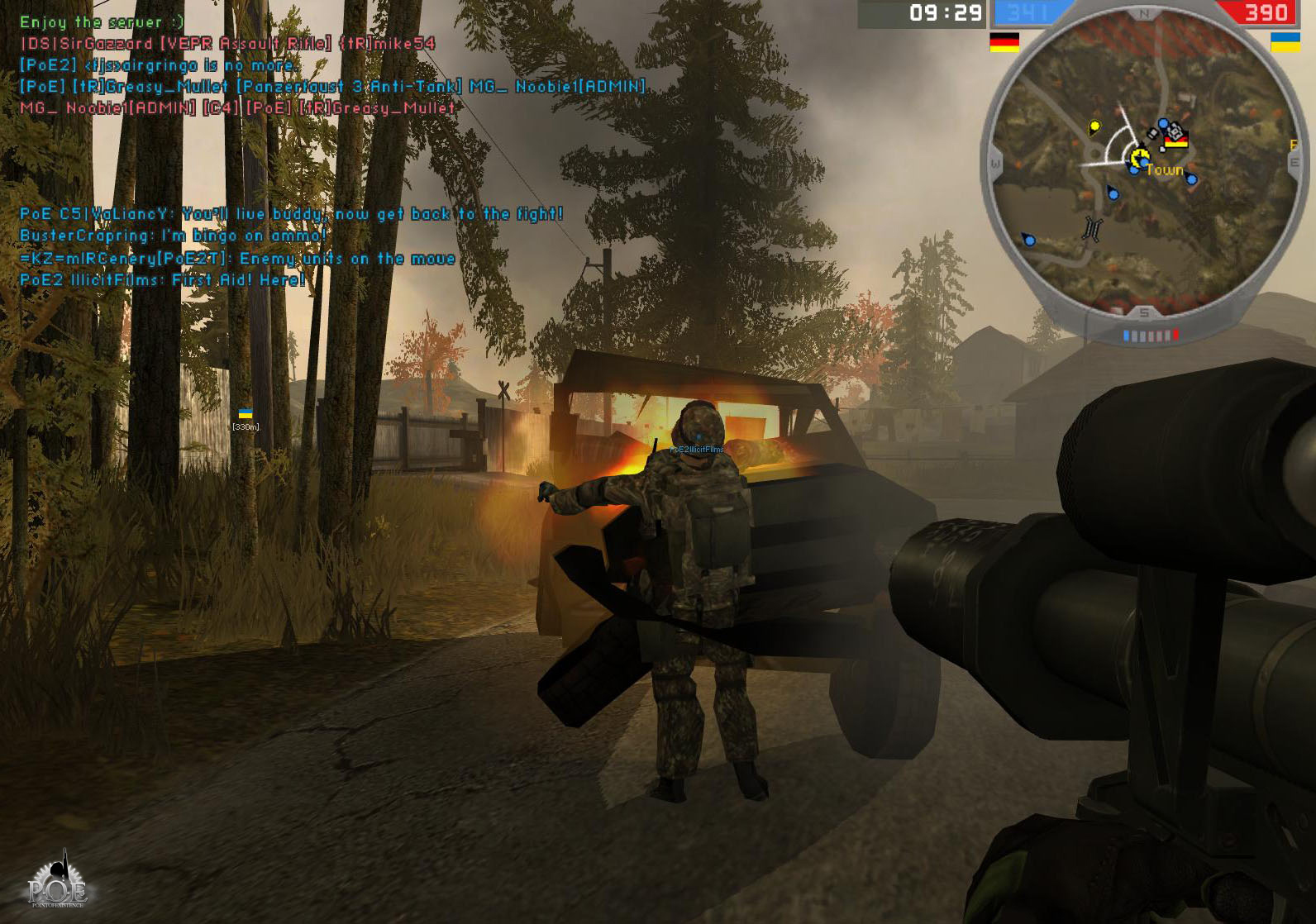
Task: Click the PoE2 IllicitFilms player nametag
Action: tap(697, 450)
